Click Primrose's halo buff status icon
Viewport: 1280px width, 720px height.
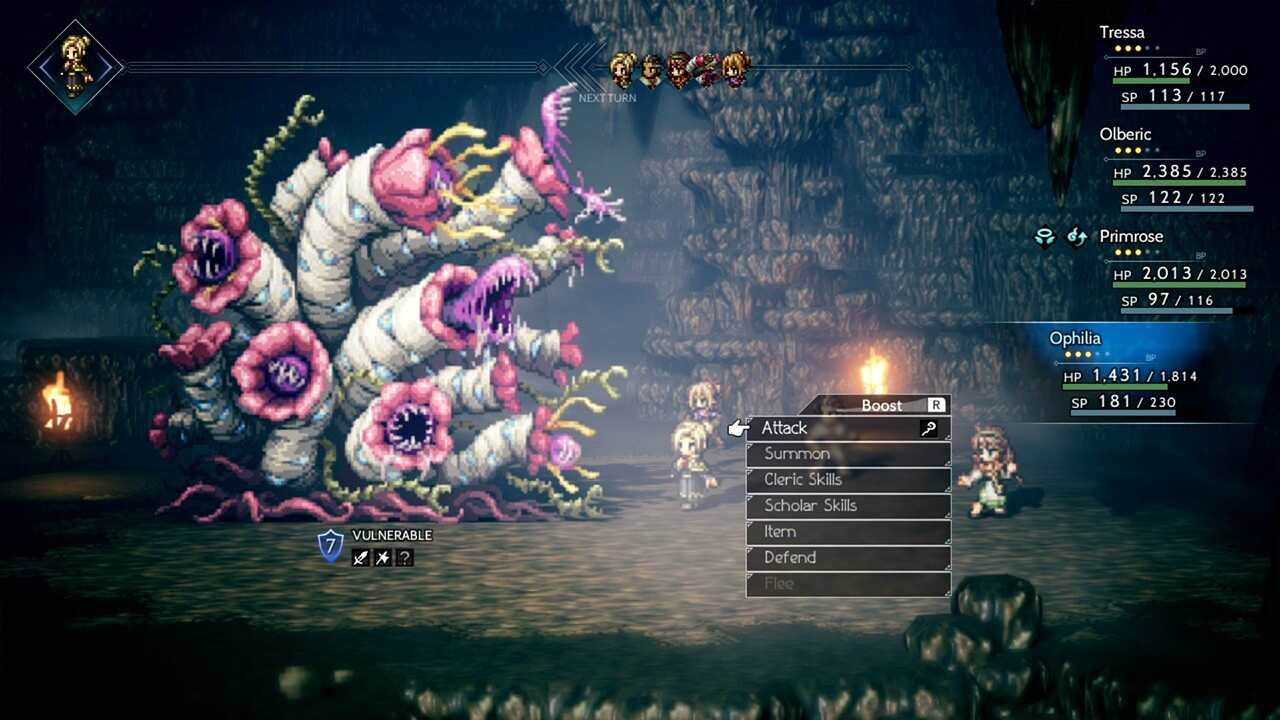(x=1046, y=238)
